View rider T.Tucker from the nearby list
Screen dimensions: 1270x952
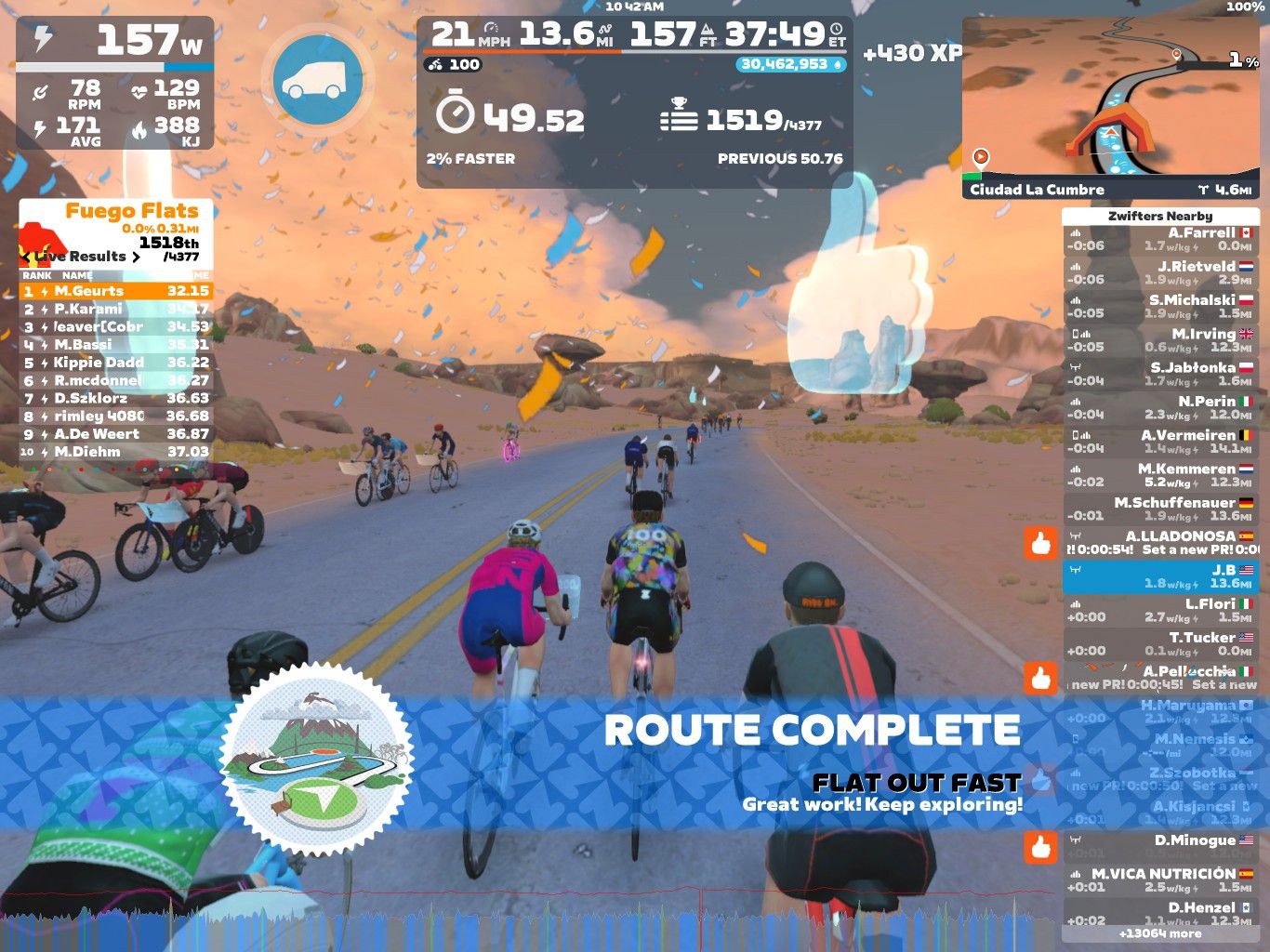1160,644
